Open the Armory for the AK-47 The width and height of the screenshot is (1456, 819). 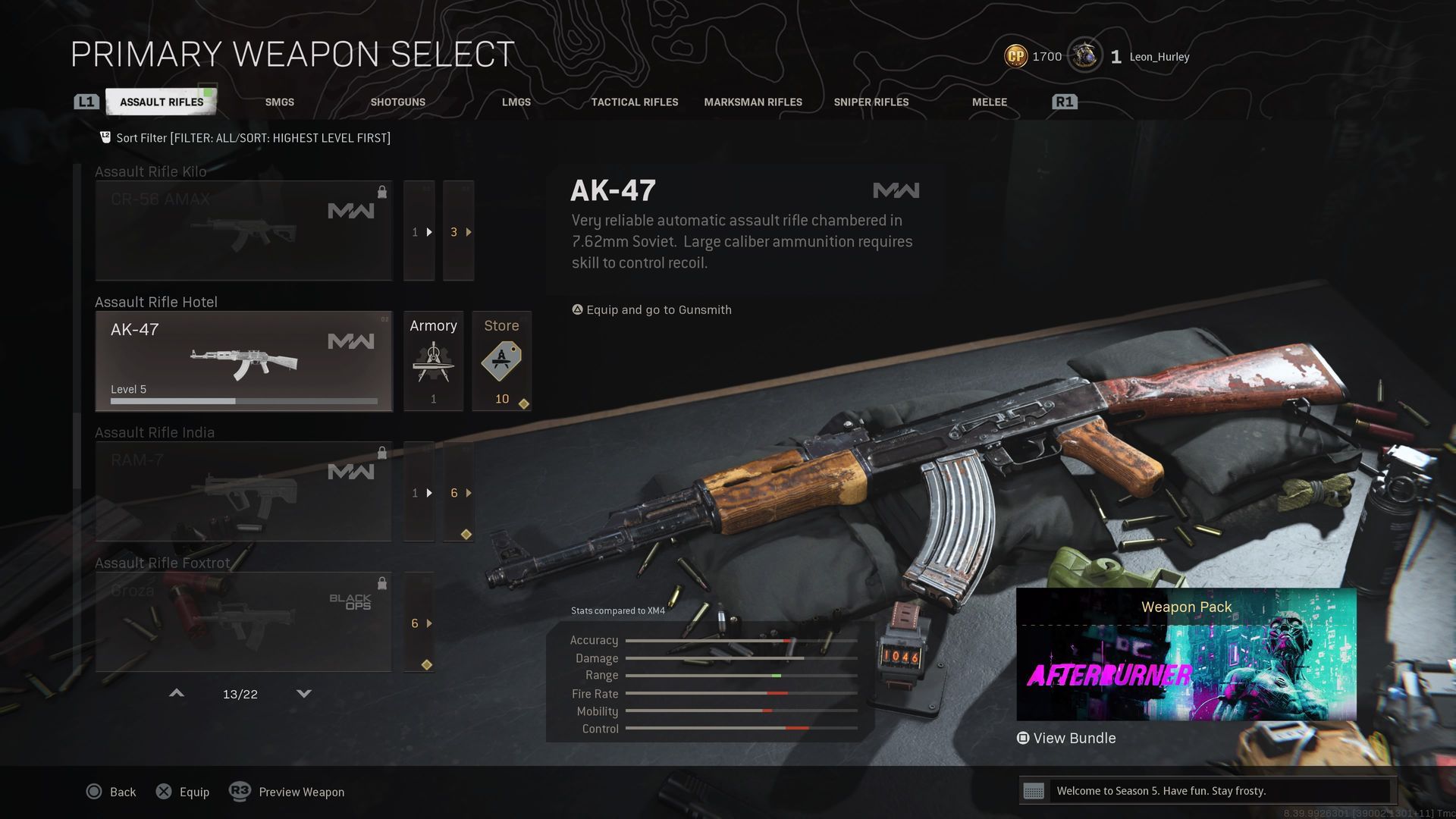pyautogui.click(x=433, y=361)
